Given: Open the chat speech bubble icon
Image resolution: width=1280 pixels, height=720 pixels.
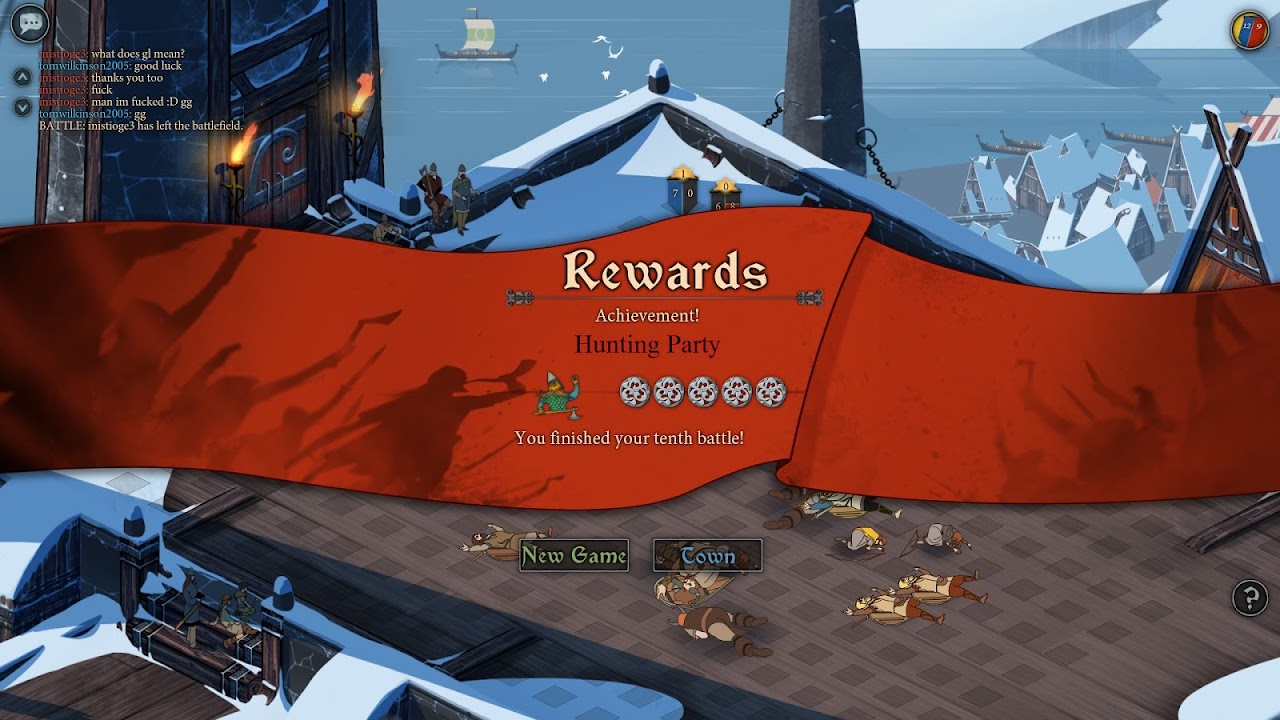Looking at the screenshot, I should tap(30, 22).
